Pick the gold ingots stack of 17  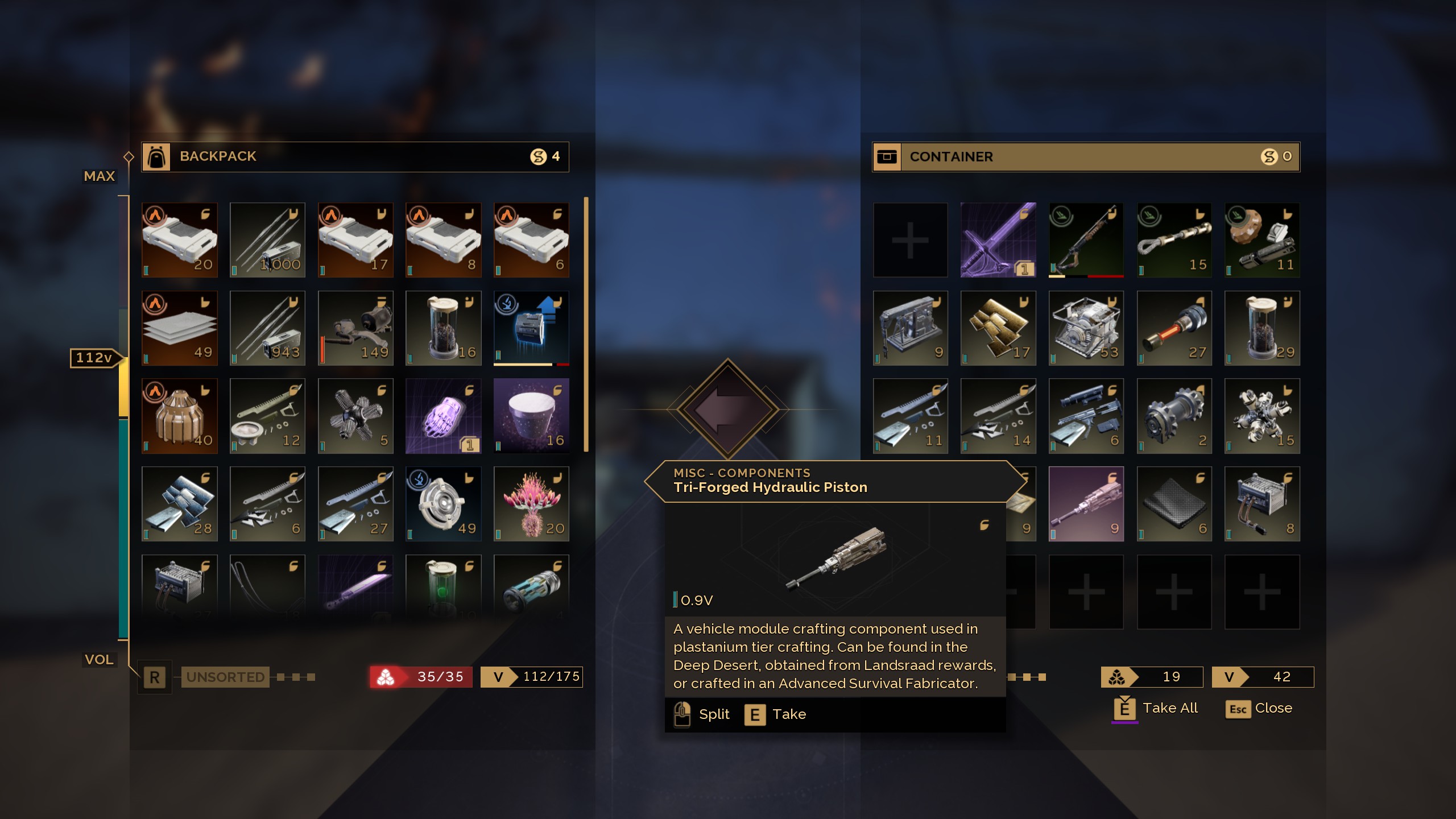(x=998, y=328)
